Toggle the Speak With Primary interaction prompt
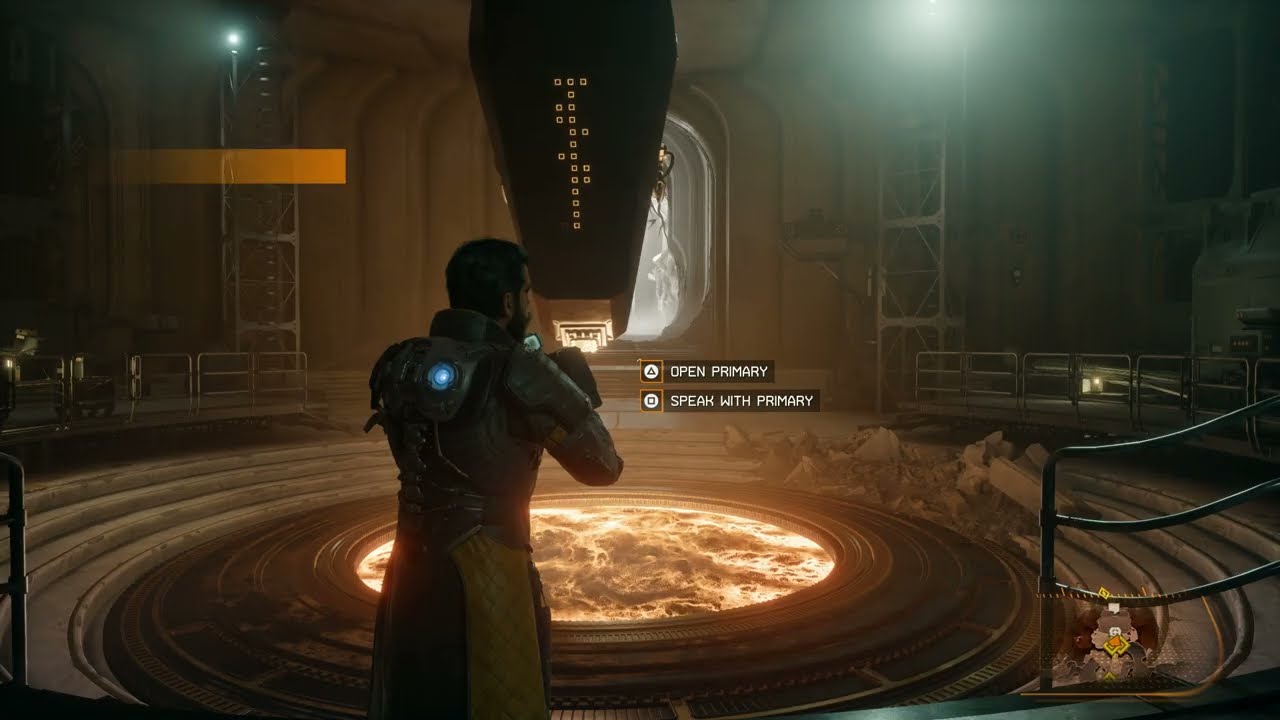Viewport: 1280px width, 720px height. pos(729,399)
